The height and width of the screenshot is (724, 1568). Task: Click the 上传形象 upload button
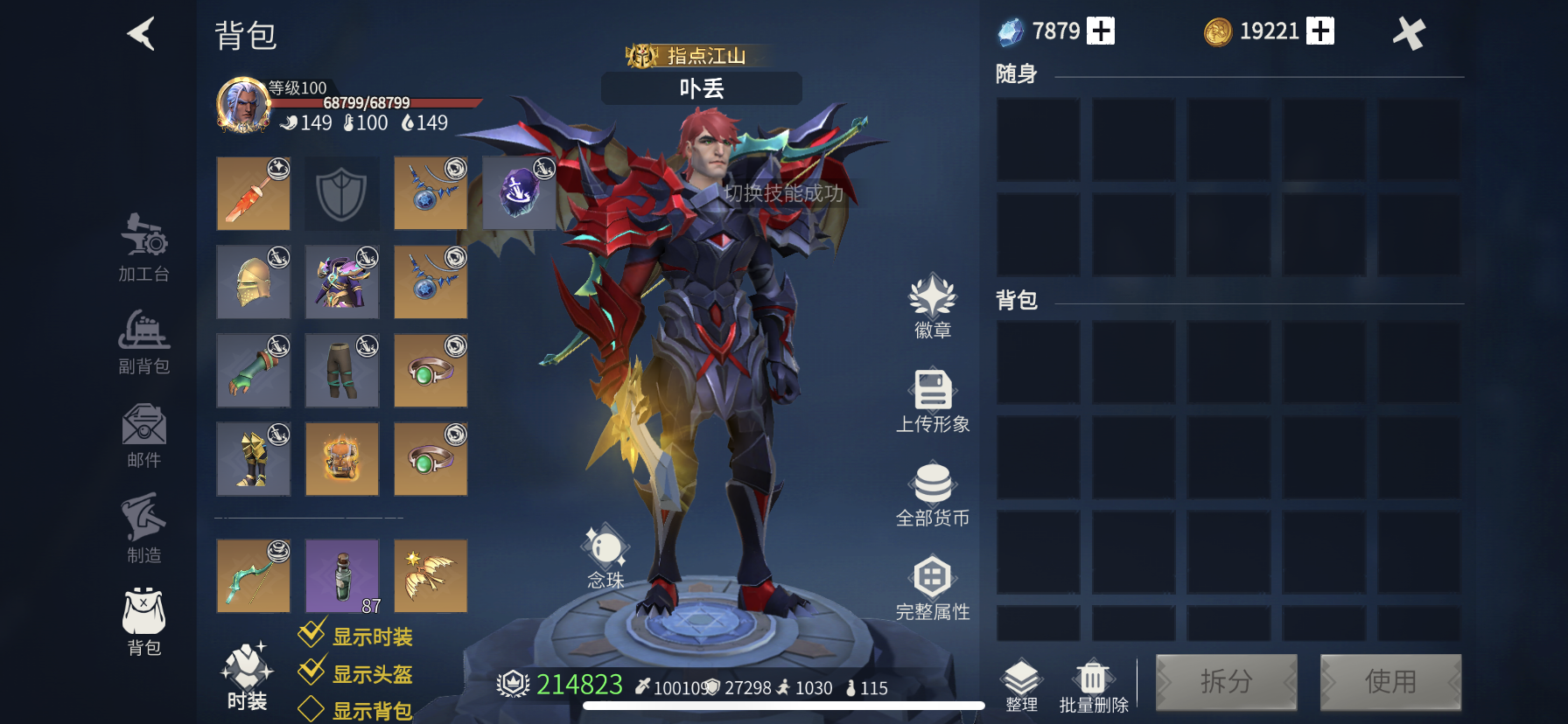pyautogui.click(x=933, y=400)
